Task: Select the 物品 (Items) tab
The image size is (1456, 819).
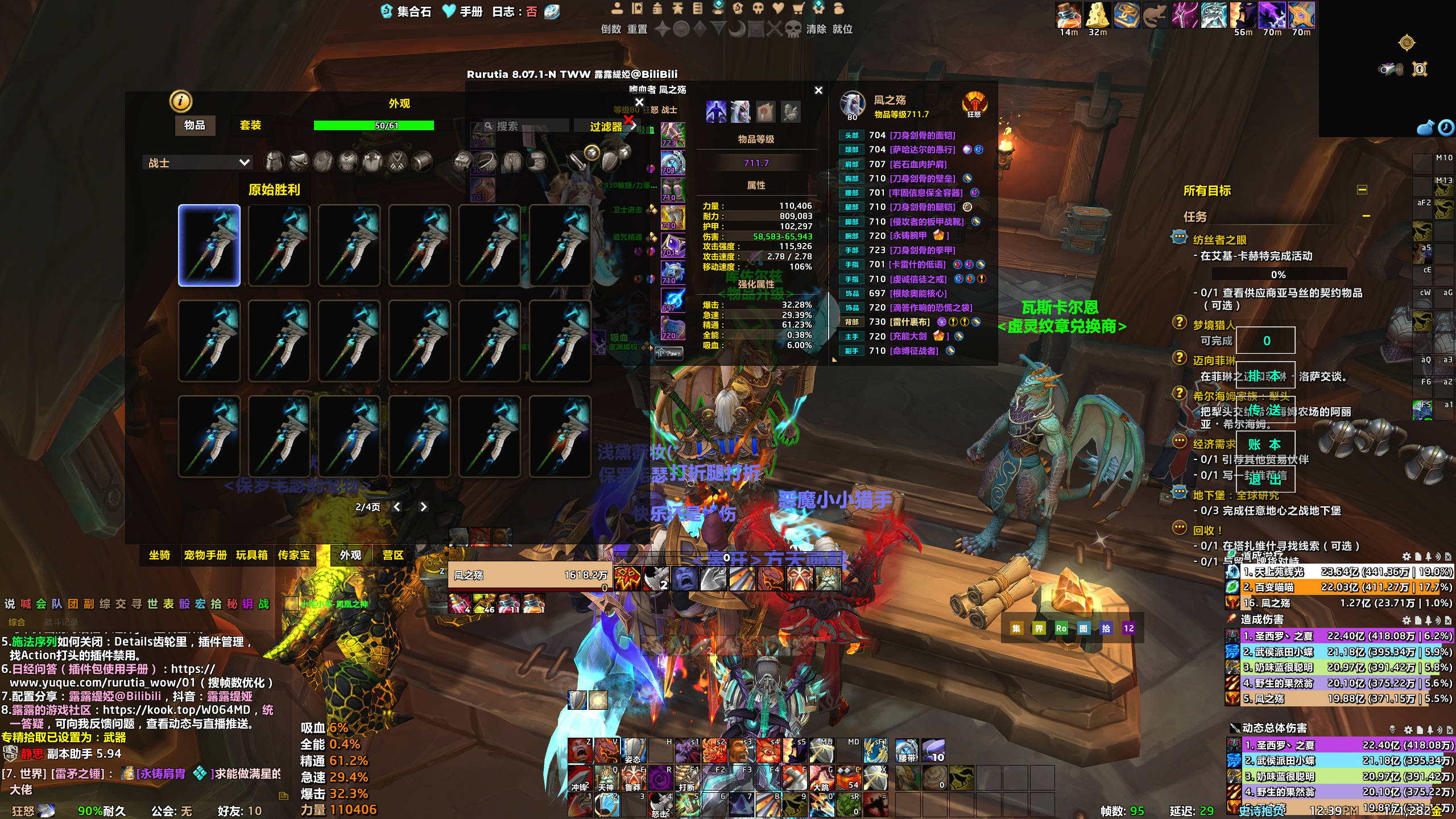Action: pyautogui.click(x=195, y=125)
